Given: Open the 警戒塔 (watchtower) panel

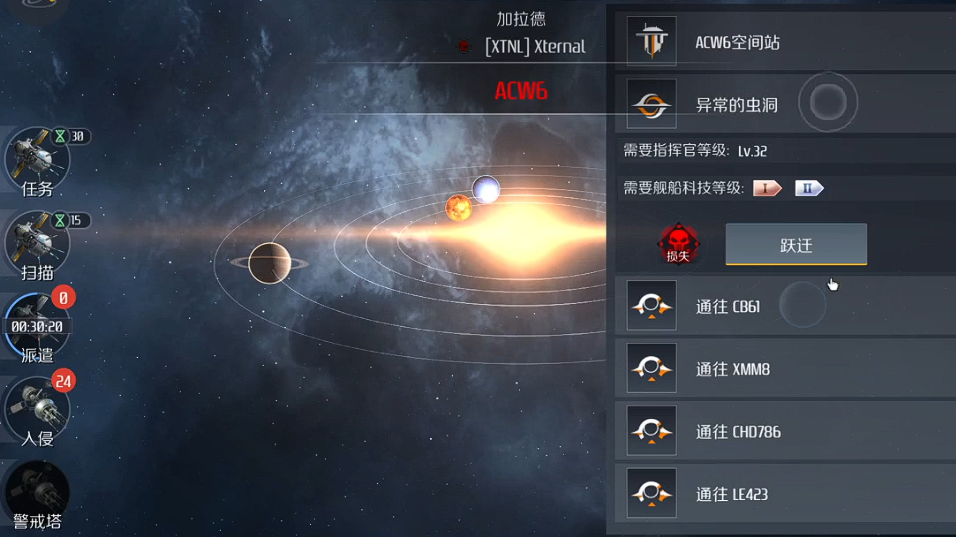Looking at the screenshot, I should point(37,494).
